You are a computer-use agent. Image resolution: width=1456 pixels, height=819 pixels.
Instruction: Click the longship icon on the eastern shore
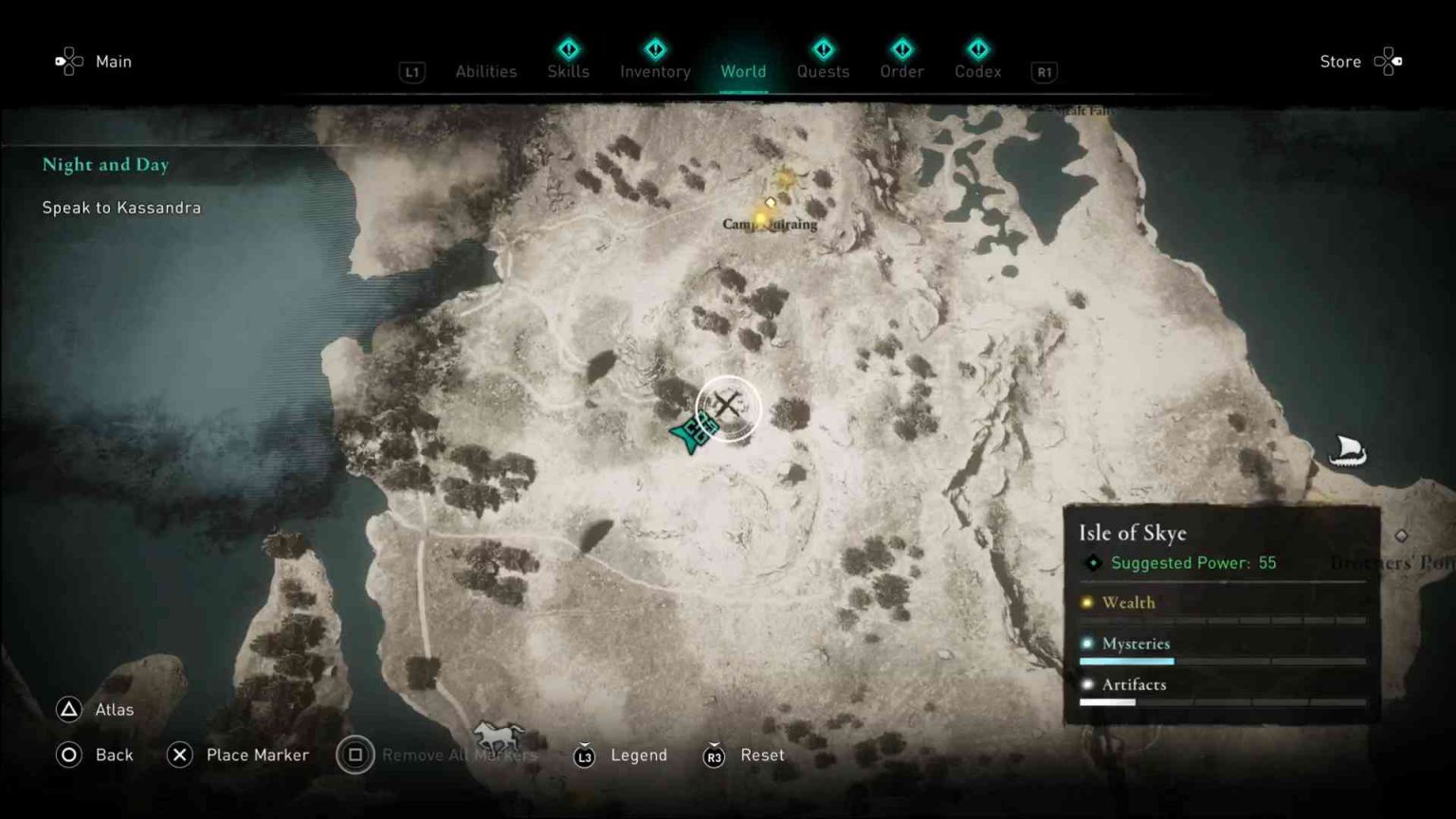point(1347,451)
